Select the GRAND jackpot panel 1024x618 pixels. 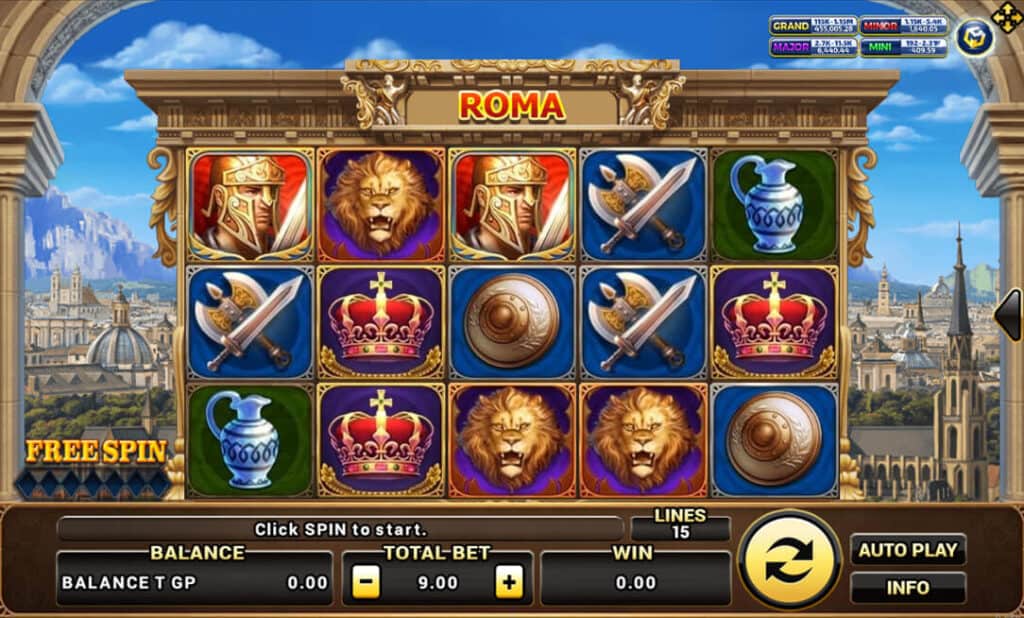coord(813,26)
